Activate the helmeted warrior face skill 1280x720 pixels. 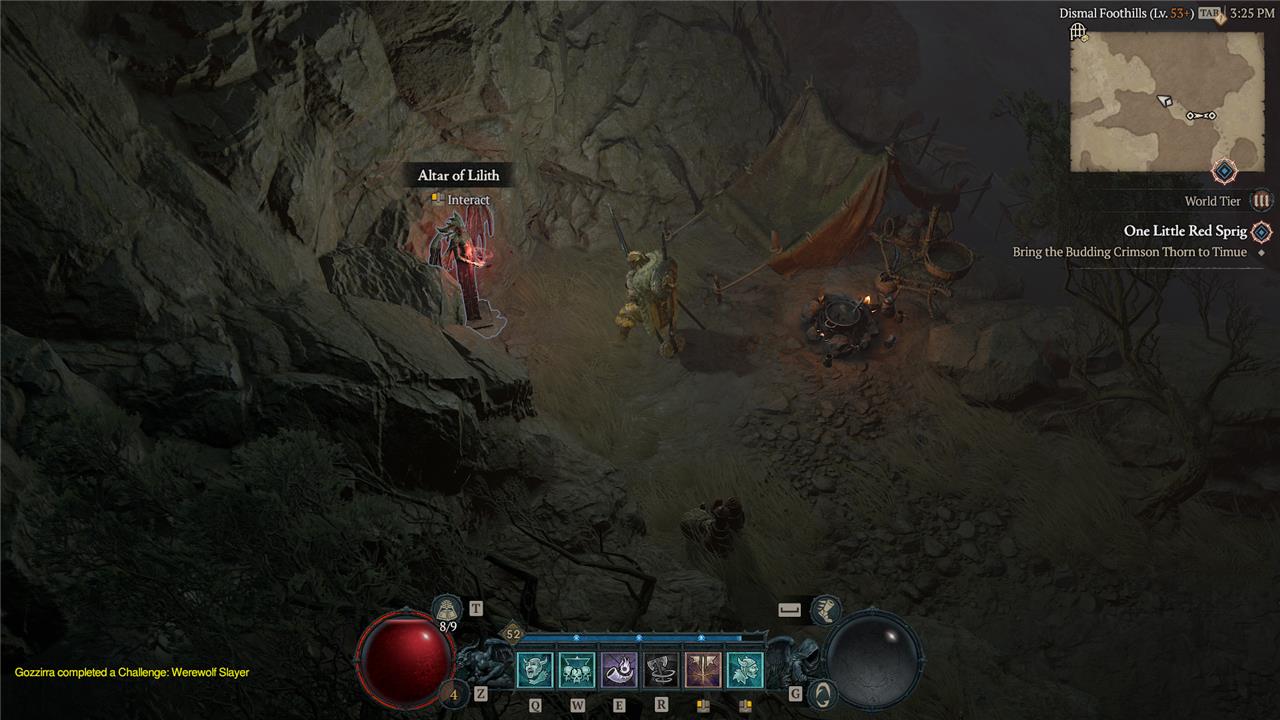click(745, 670)
